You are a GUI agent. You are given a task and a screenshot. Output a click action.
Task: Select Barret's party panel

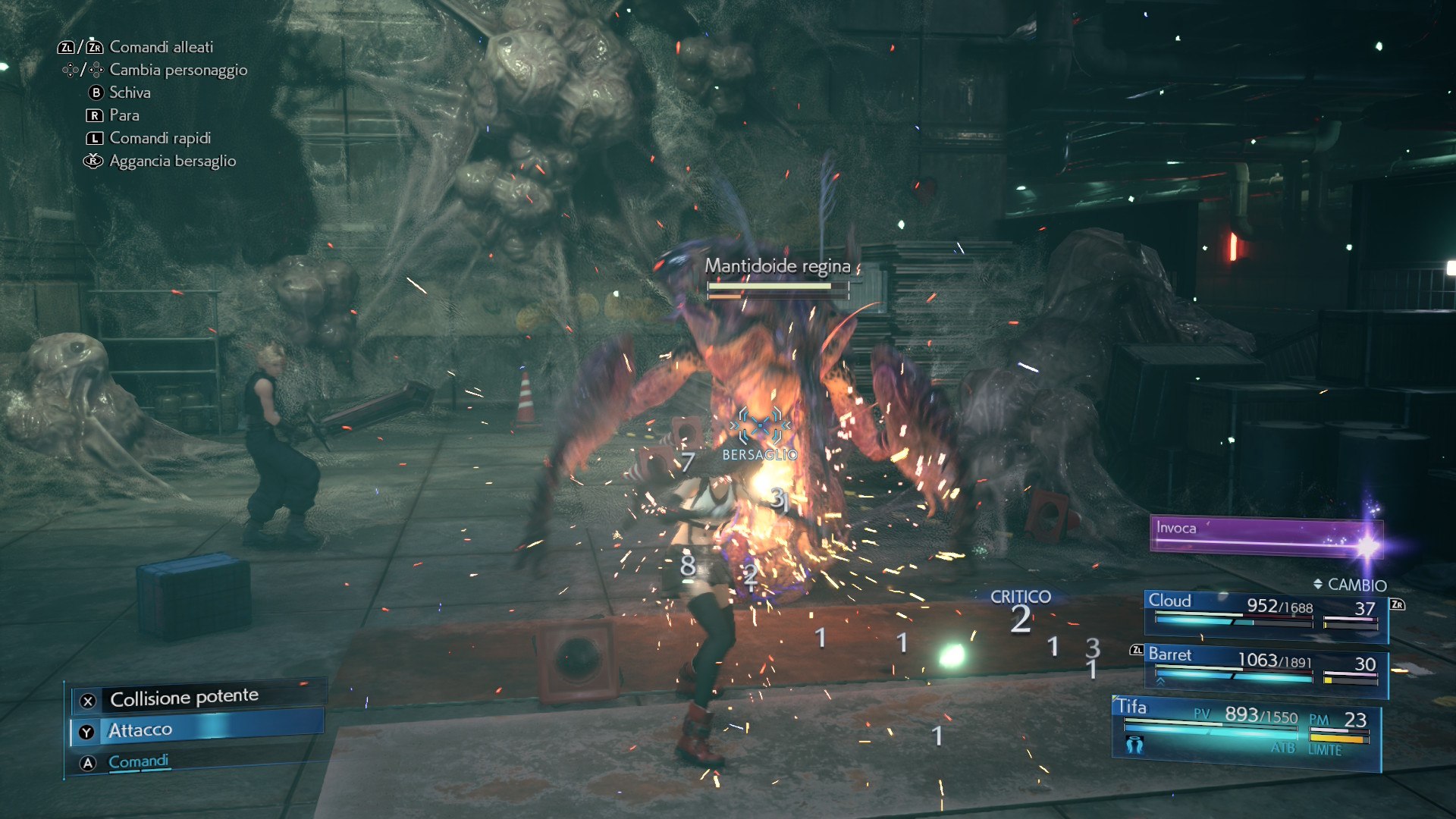coord(1265,667)
